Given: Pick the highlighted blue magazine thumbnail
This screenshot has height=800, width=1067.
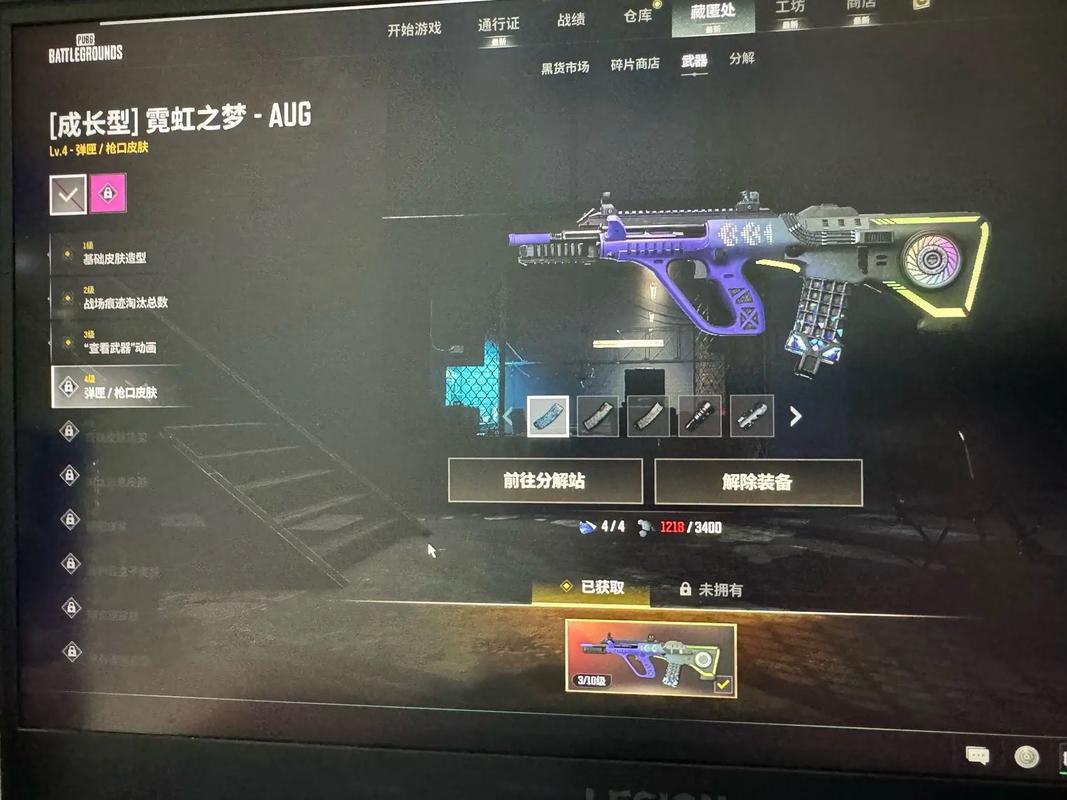Looking at the screenshot, I should [x=548, y=416].
